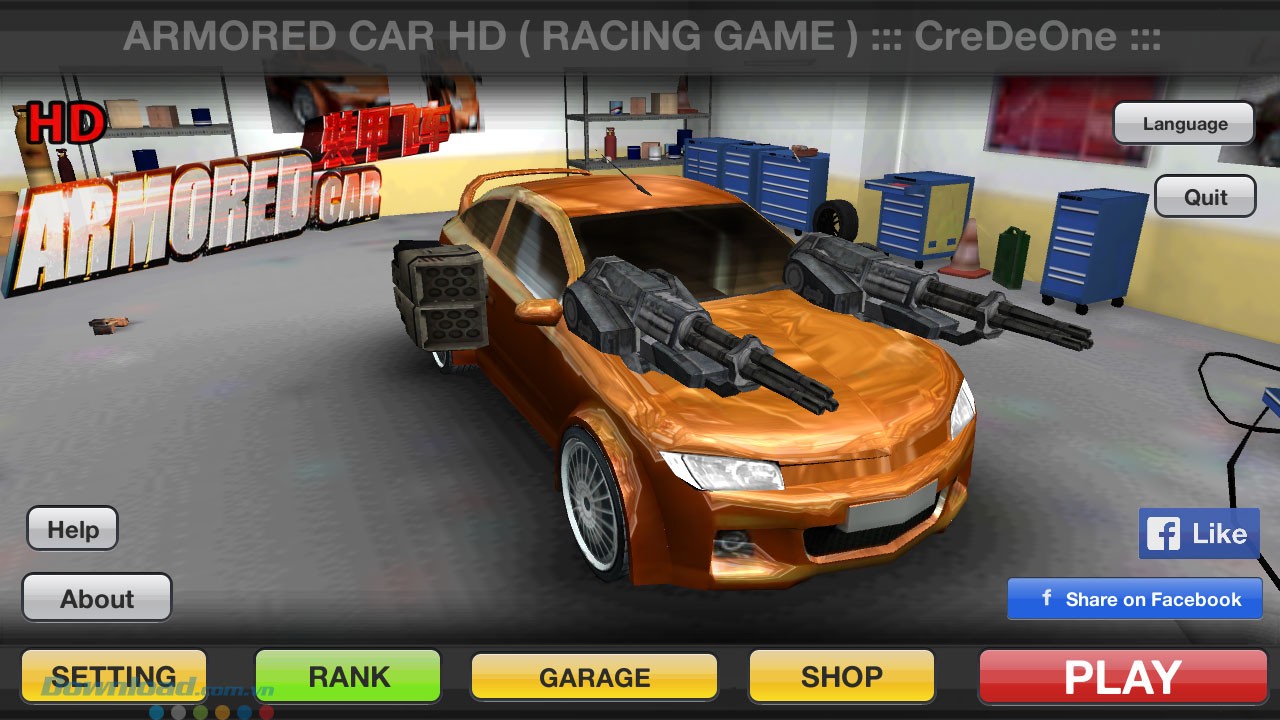
Task: Switch to the SHOP screen
Action: pos(841,676)
